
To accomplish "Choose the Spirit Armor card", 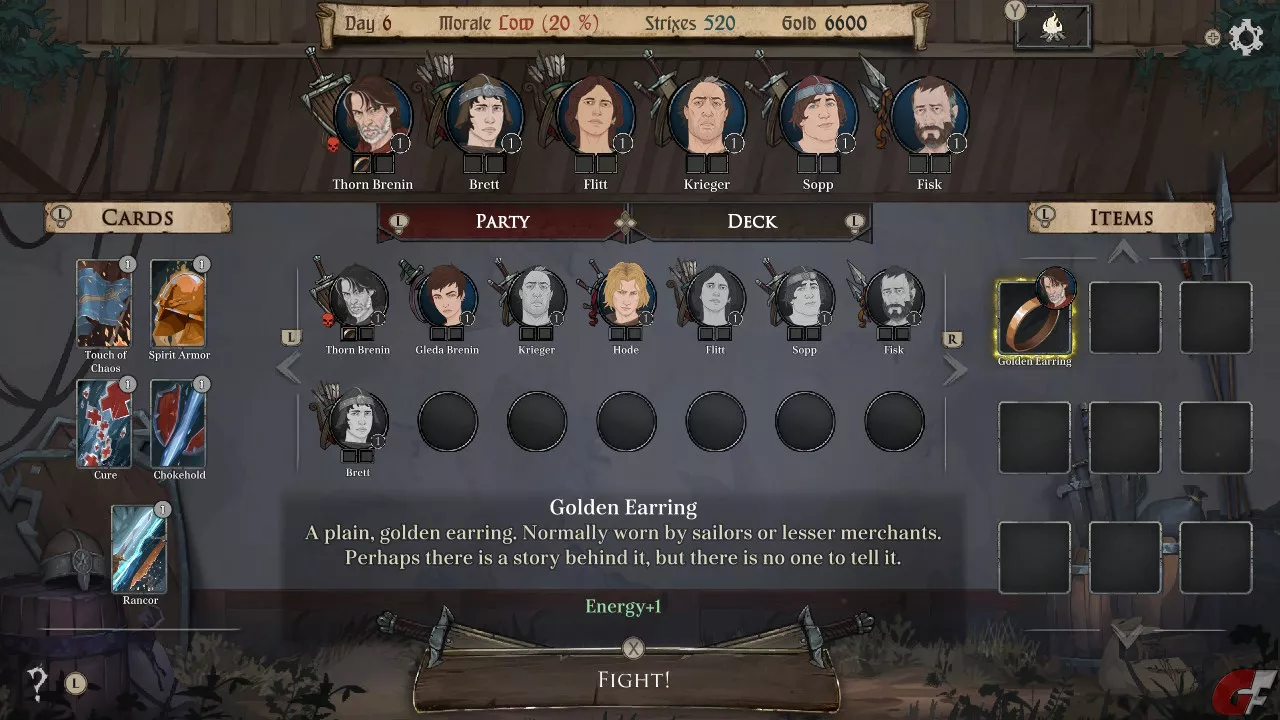I will click(178, 303).
